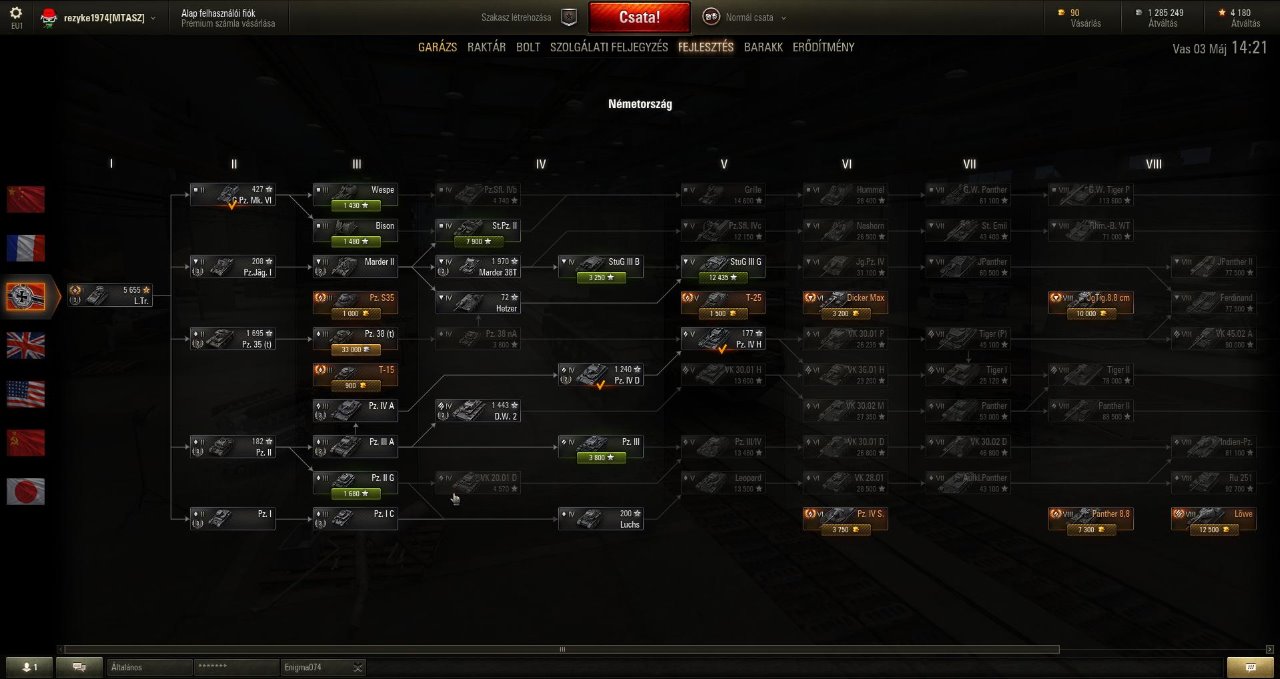This screenshot has height=679, width=1280.
Task: Select the French flag nation tree
Action: pyautogui.click(x=26, y=248)
